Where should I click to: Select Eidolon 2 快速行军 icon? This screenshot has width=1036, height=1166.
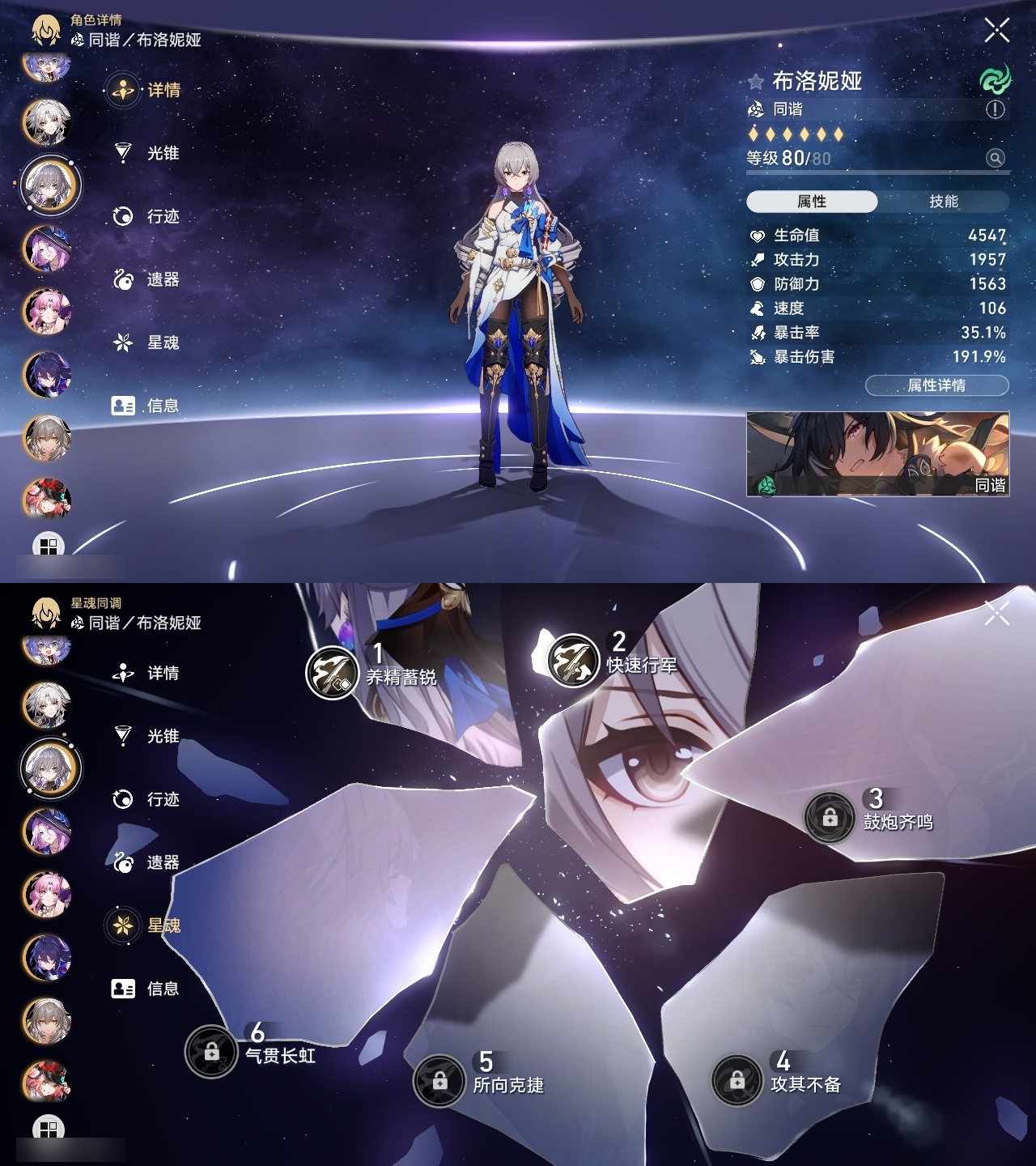(575, 662)
